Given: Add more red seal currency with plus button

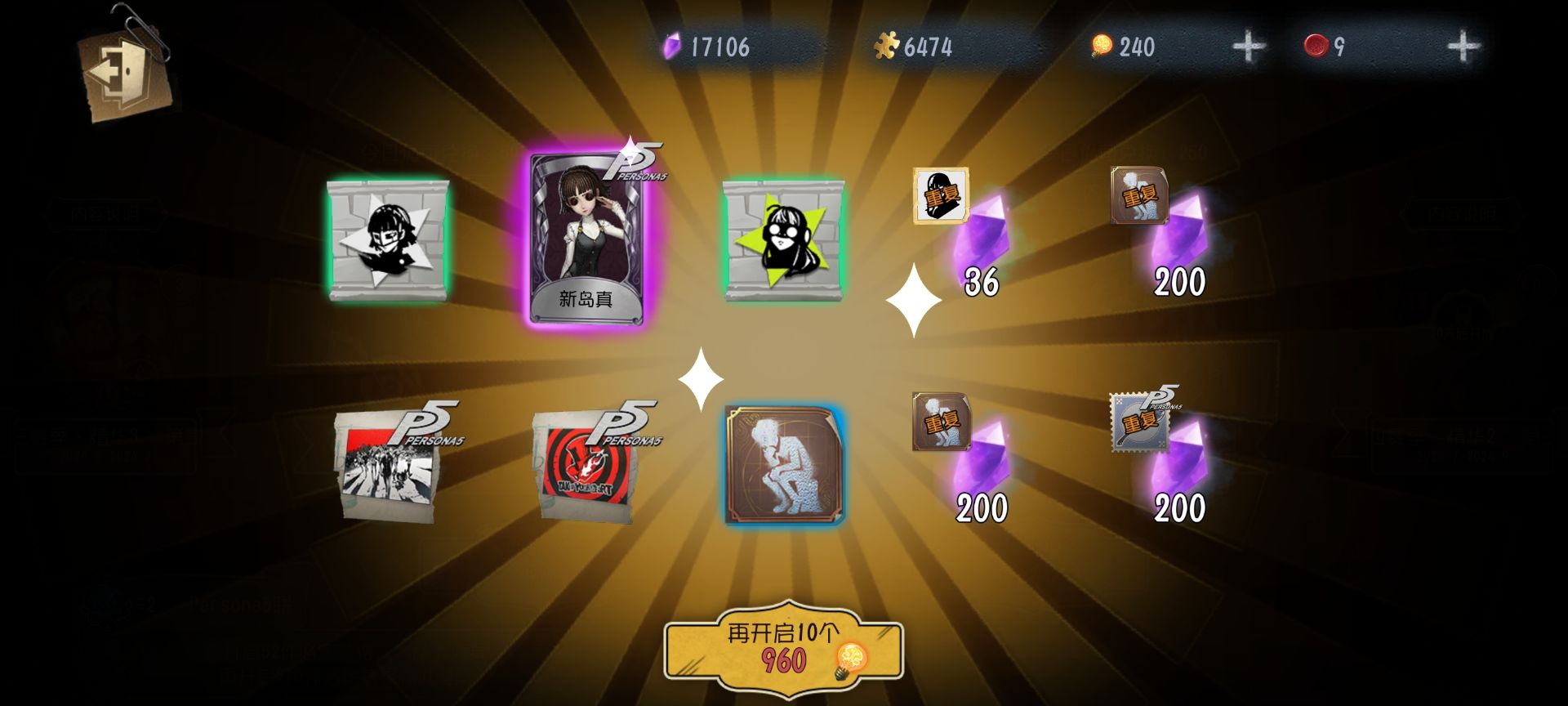Looking at the screenshot, I should click(1463, 47).
